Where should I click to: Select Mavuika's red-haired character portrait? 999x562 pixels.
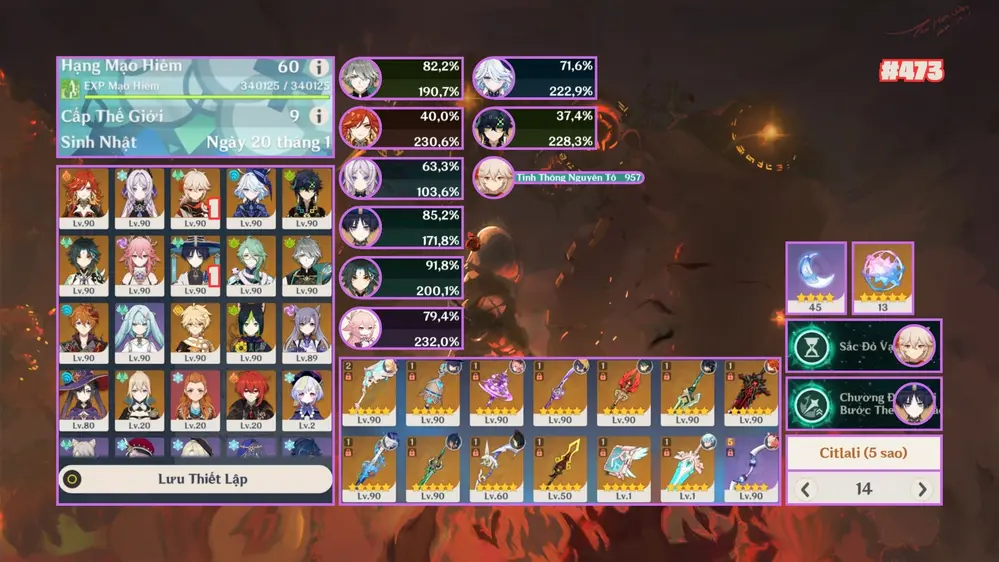point(83,195)
